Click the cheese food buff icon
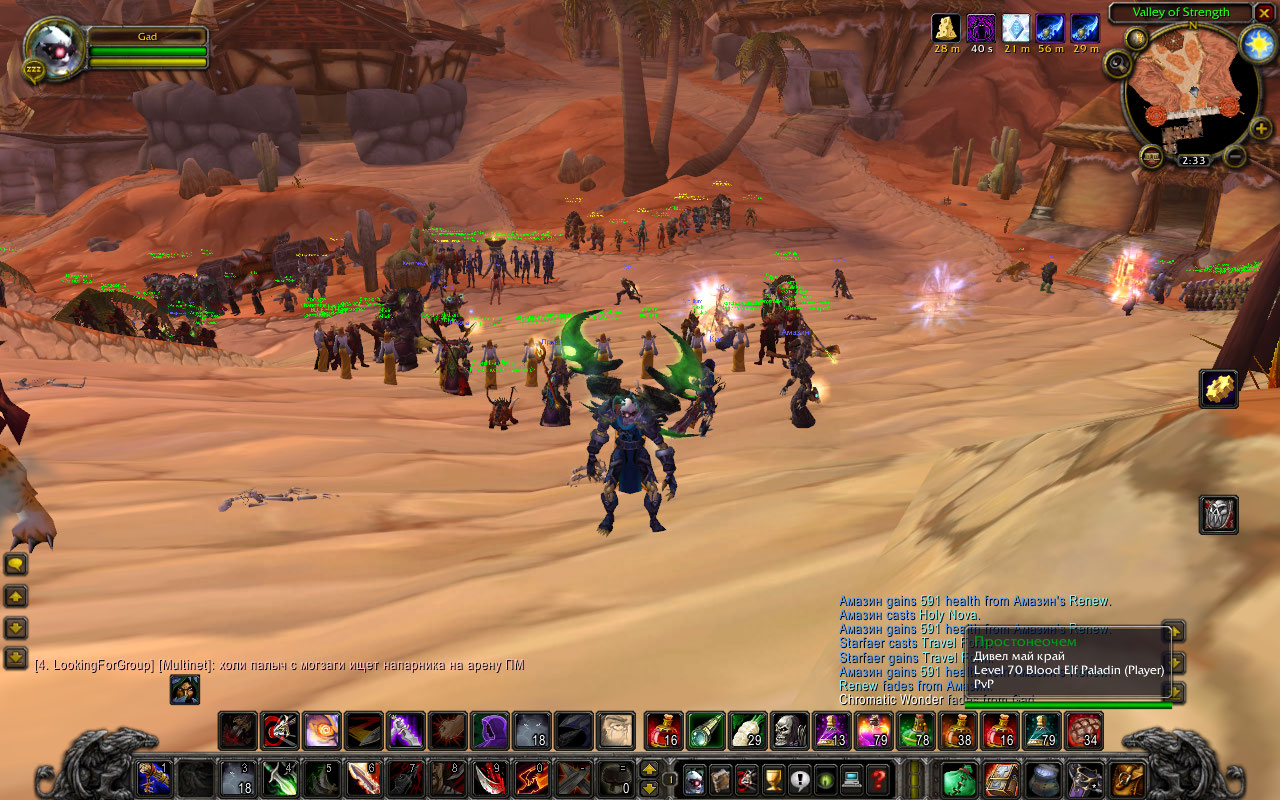The image size is (1280, 800). pos(946,27)
